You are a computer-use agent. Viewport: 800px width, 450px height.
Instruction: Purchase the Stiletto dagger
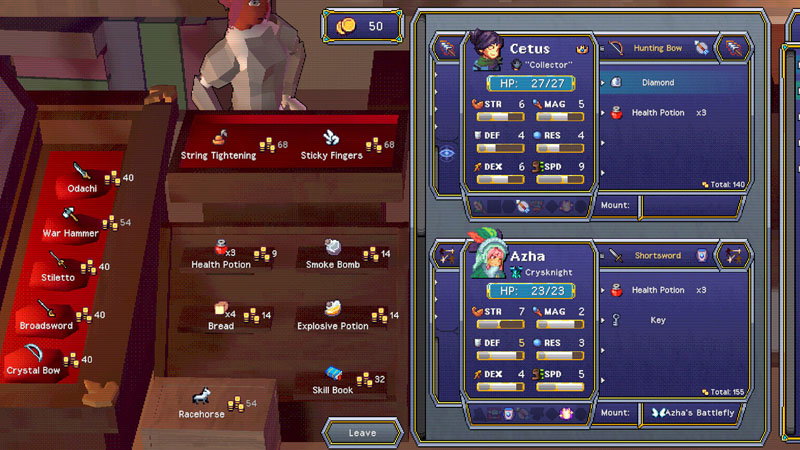click(x=60, y=268)
